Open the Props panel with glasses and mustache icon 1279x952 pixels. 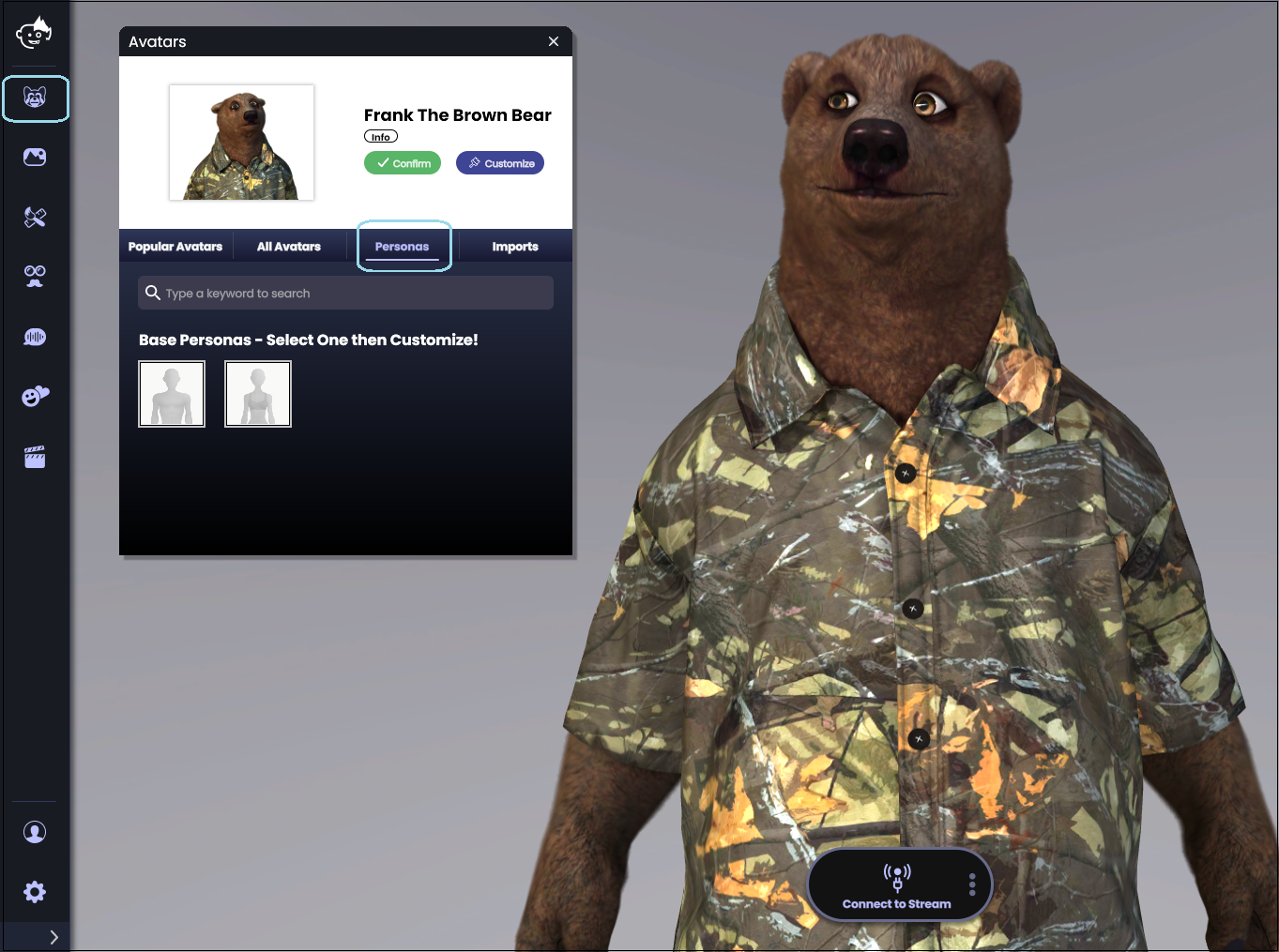pyautogui.click(x=35, y=276)
